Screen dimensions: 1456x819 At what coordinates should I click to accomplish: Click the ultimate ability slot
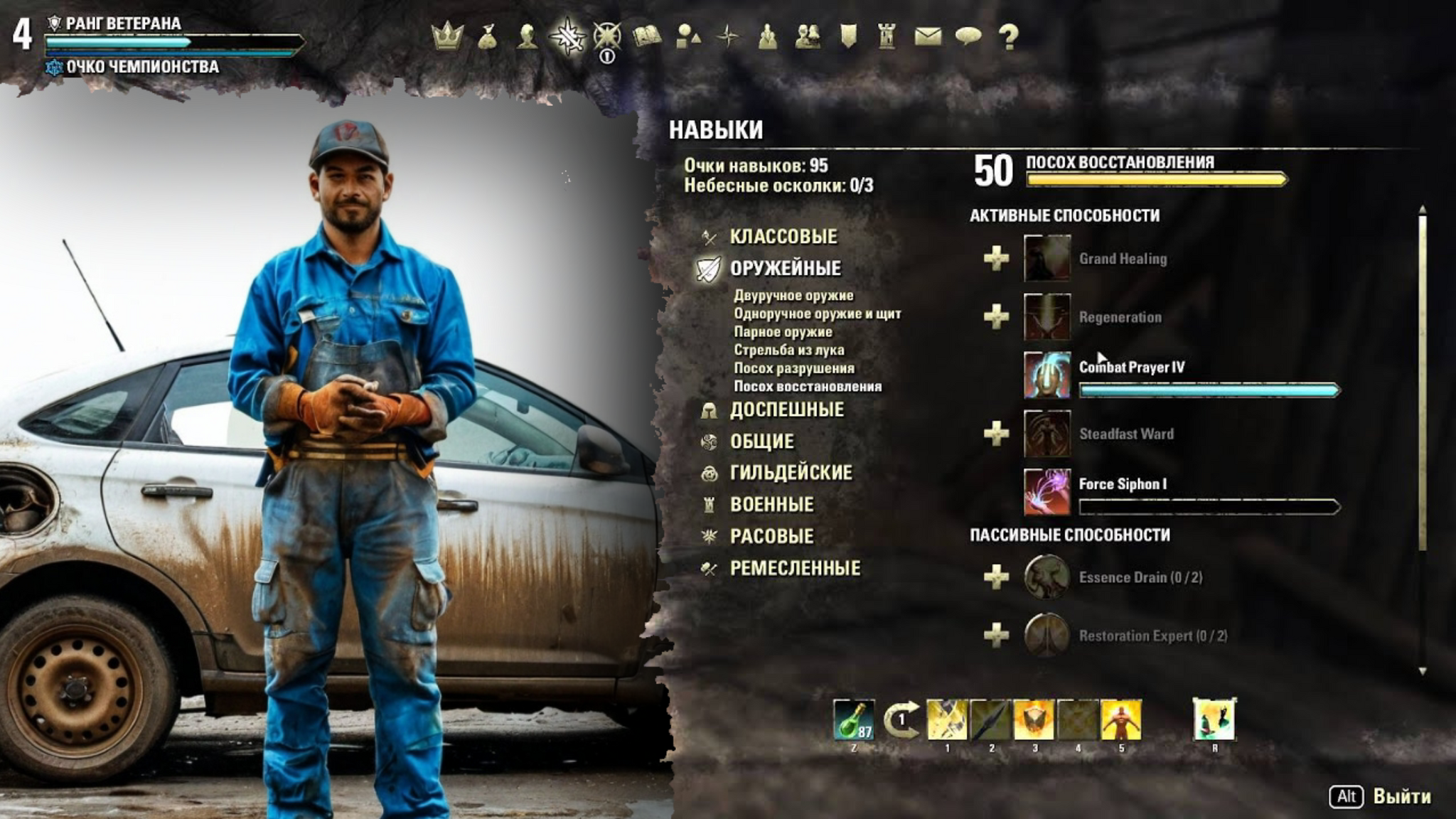point(1214,720)
